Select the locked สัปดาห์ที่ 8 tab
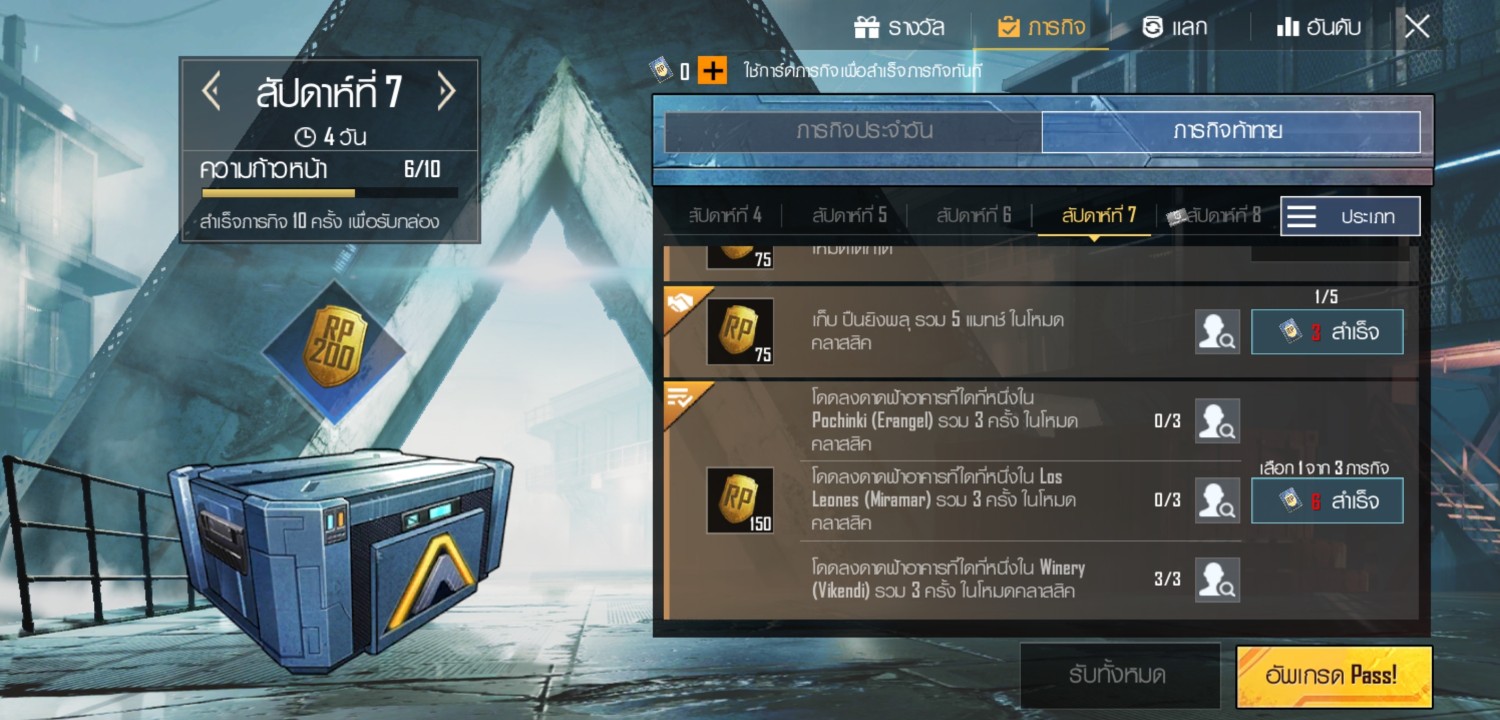 click(x=1215, y=215)
